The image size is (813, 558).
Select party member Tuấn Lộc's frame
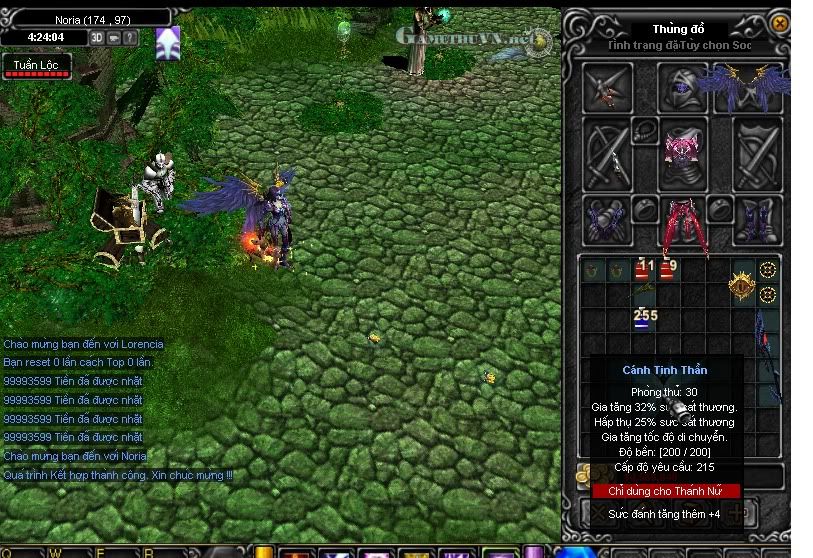[x=36, y=68]
